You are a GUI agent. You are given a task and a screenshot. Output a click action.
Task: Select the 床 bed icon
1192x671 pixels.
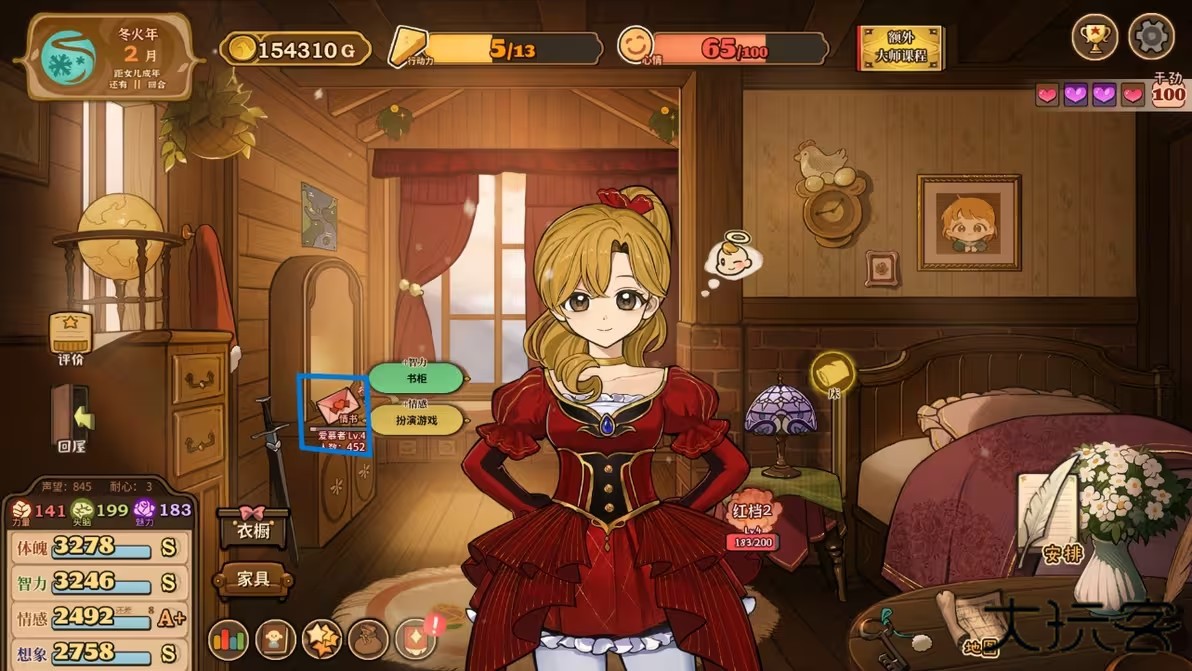click(x=832, y=374)
